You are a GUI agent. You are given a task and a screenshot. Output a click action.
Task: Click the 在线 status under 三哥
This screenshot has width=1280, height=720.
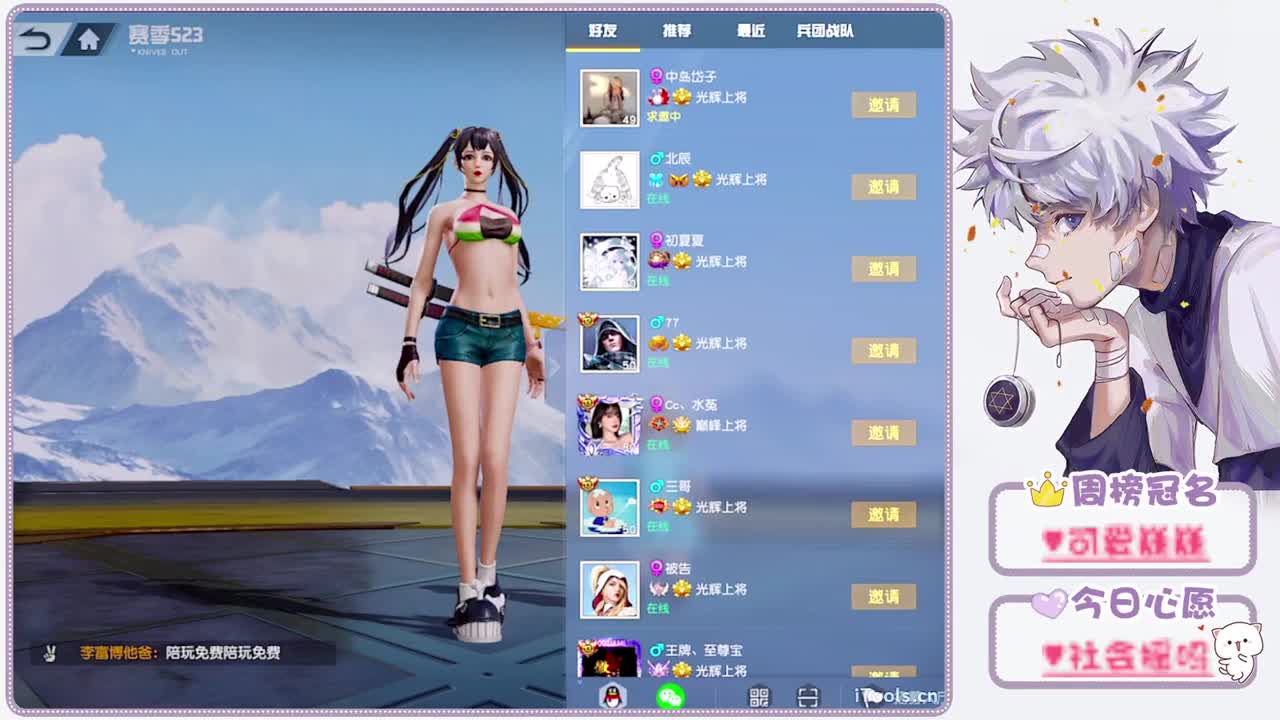[659, 527]
